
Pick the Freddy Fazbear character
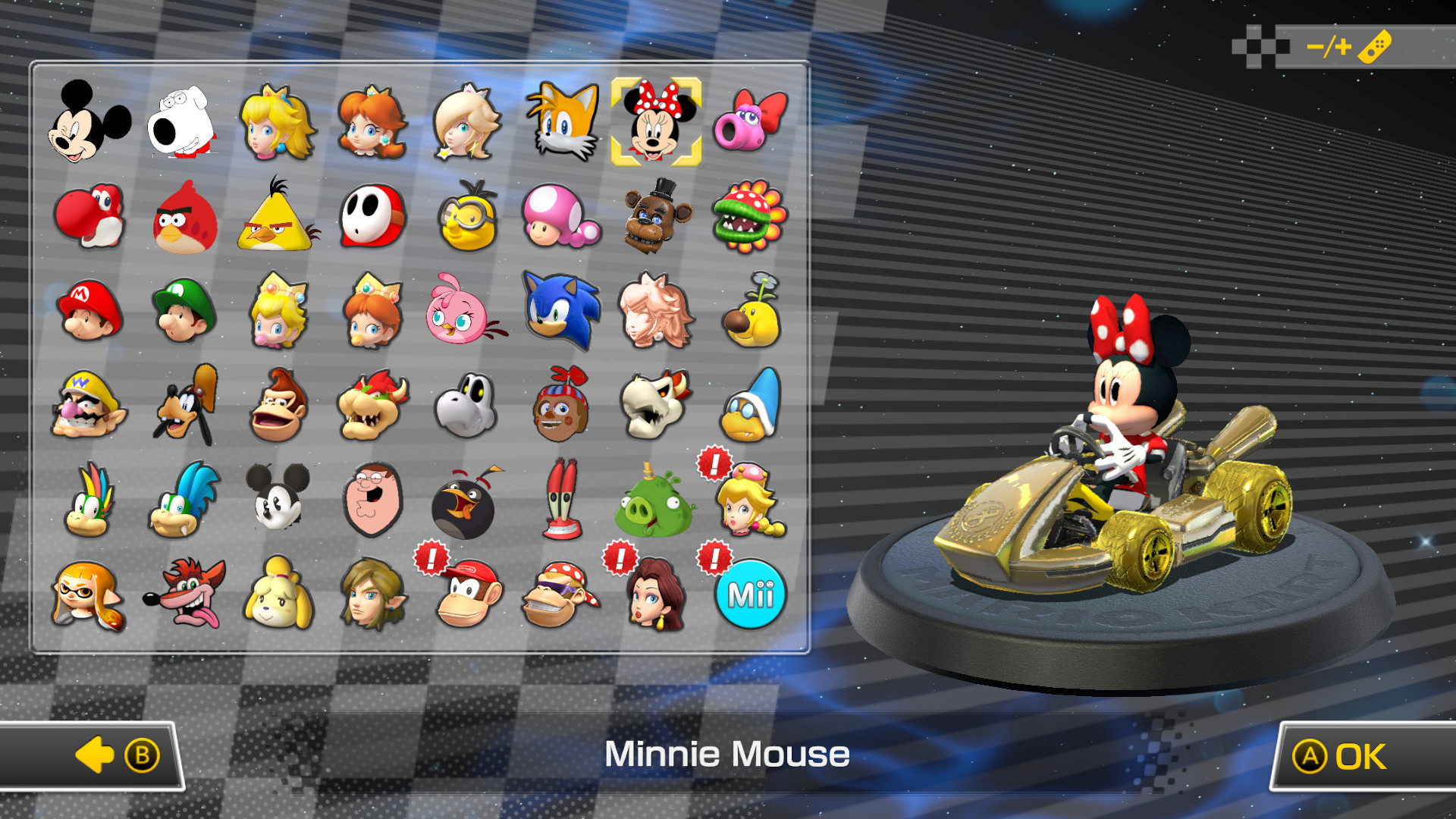[x=657, y=217]
